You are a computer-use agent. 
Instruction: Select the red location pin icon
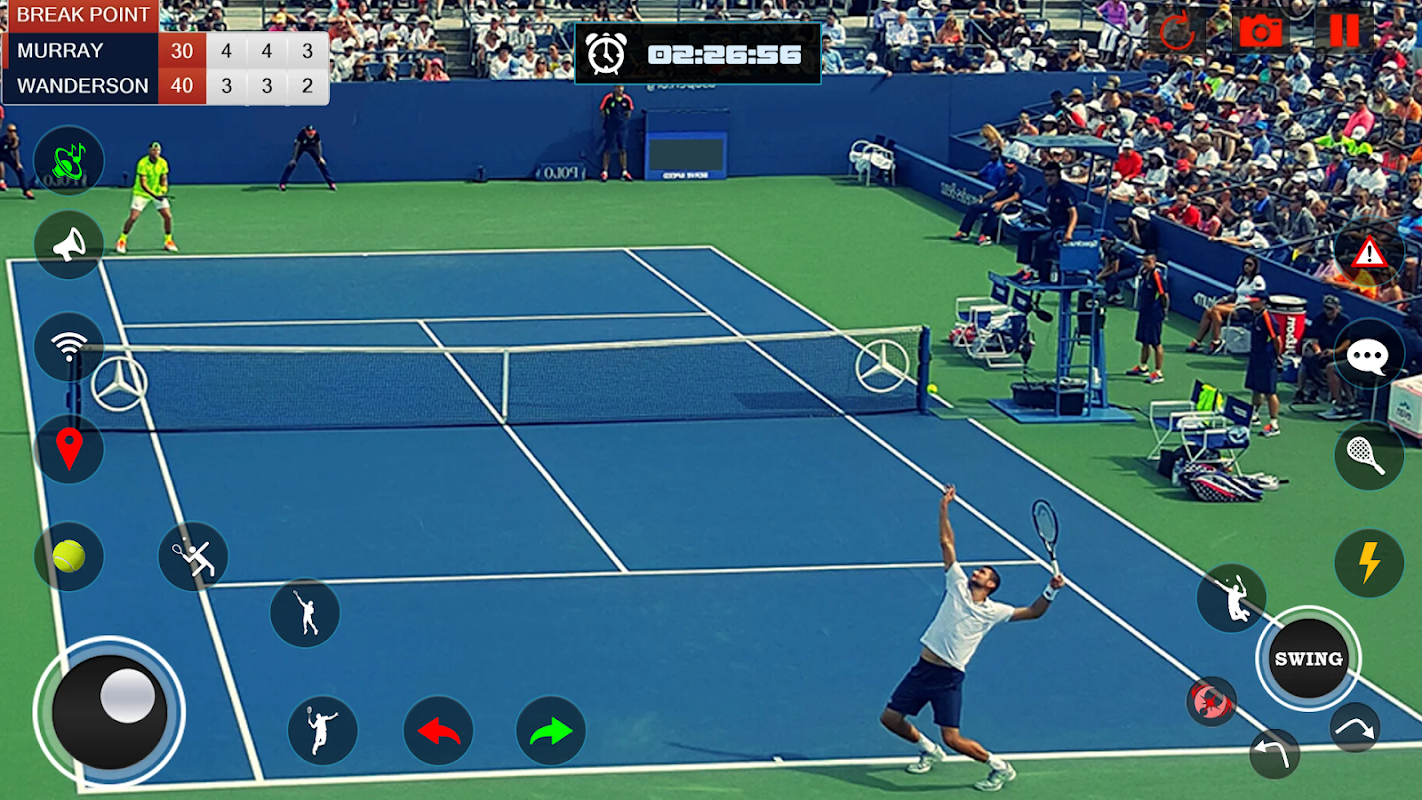coord(69,449)
